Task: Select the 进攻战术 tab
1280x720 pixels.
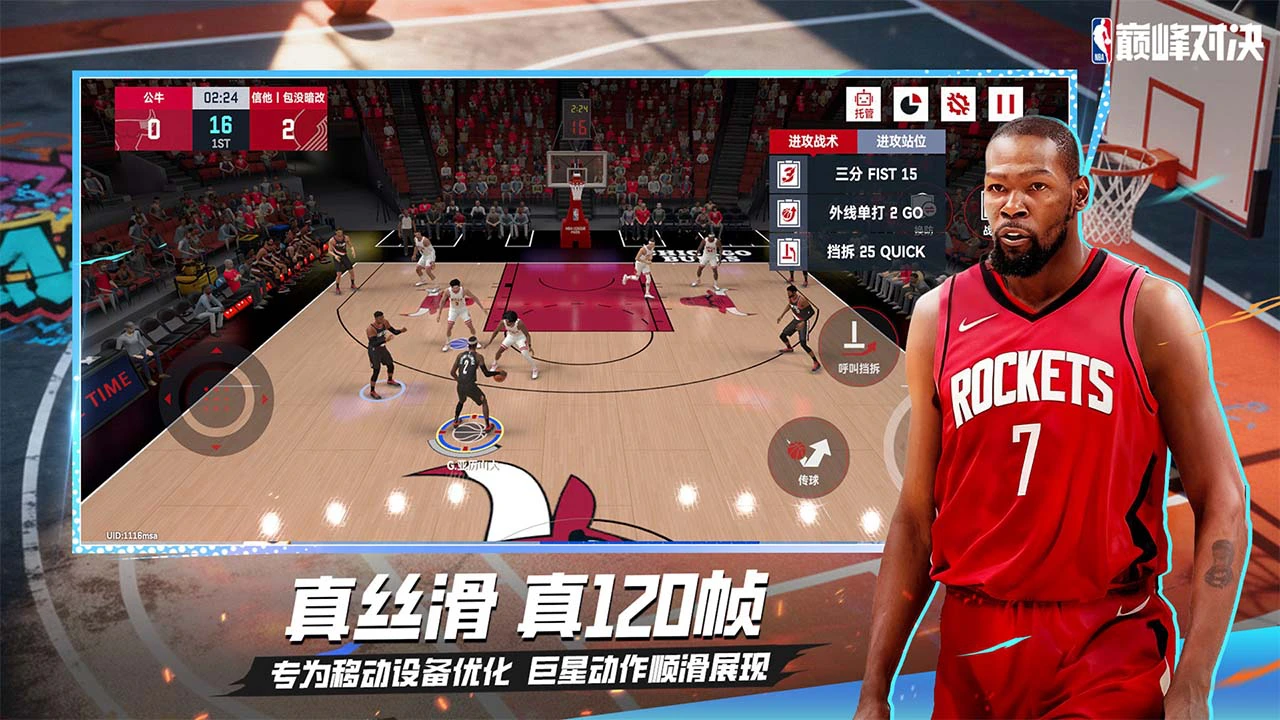Action: click(x=811, y=140)
